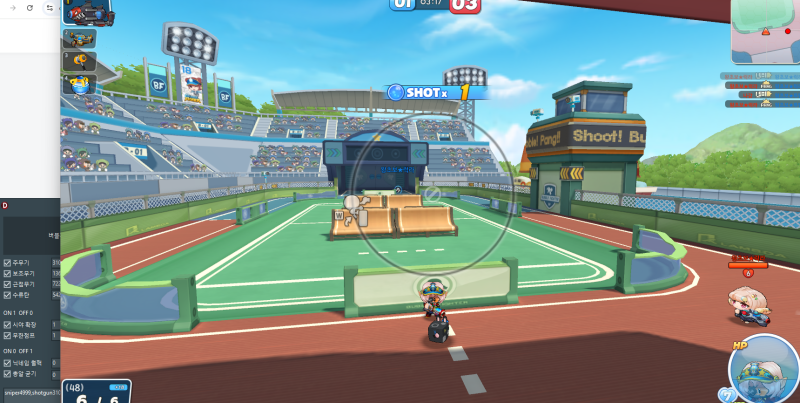Select the blue grenade in slot 4

[x=79, y=84]
